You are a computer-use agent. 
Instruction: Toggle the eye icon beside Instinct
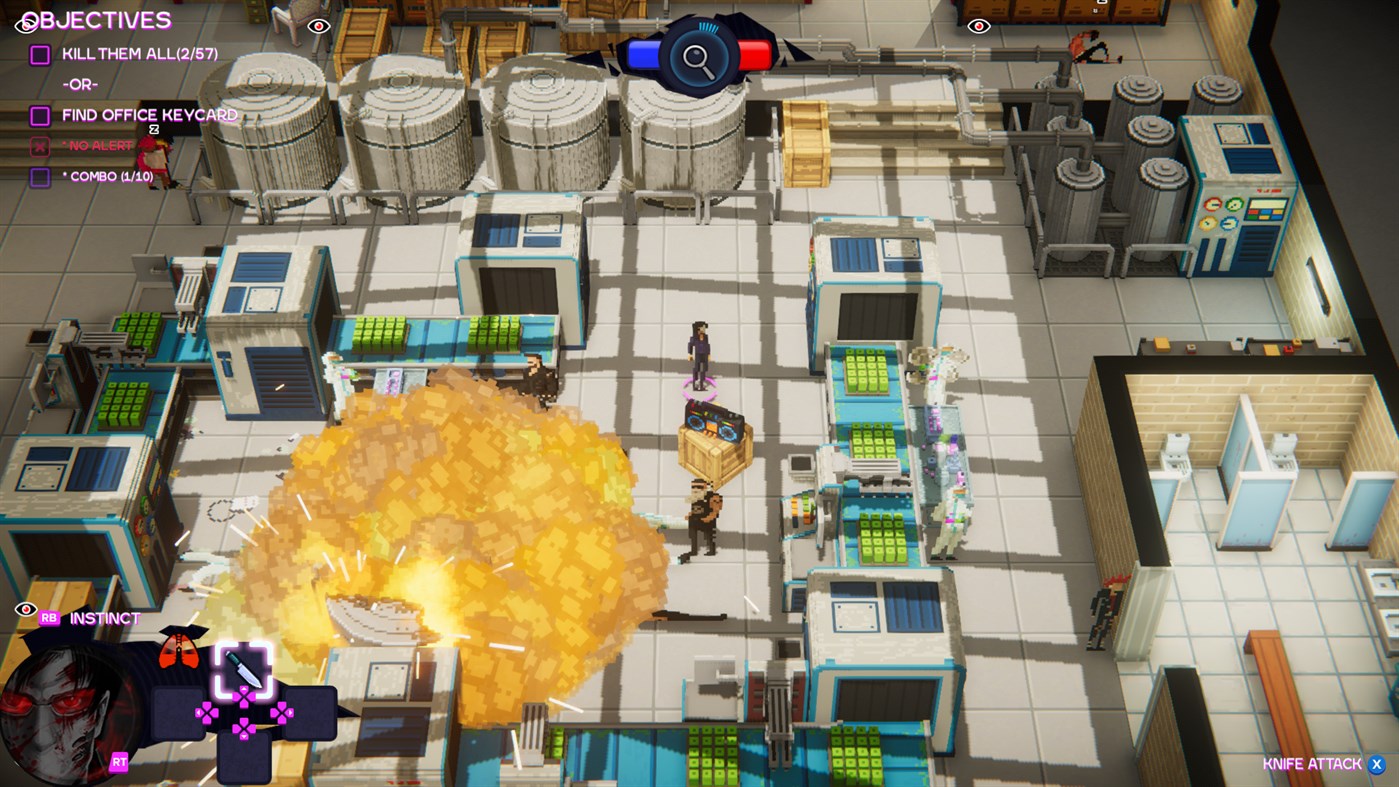[x=25, y=608]
